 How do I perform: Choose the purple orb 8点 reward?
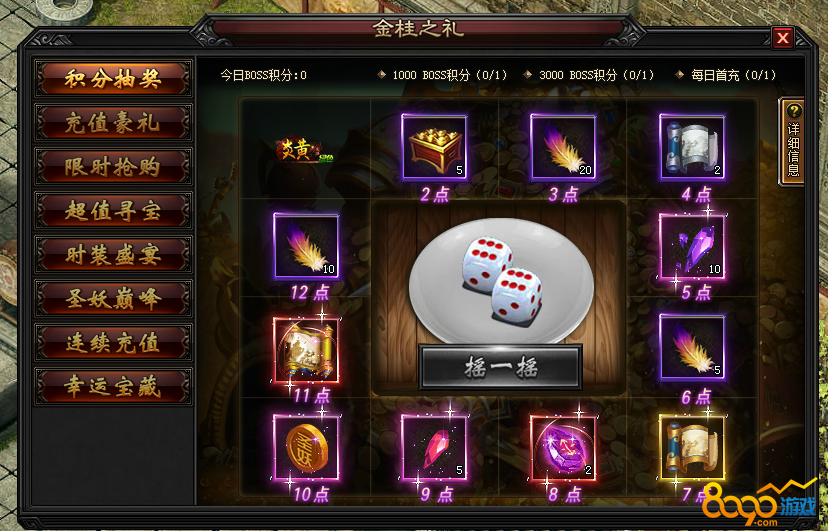coord(563,447)
